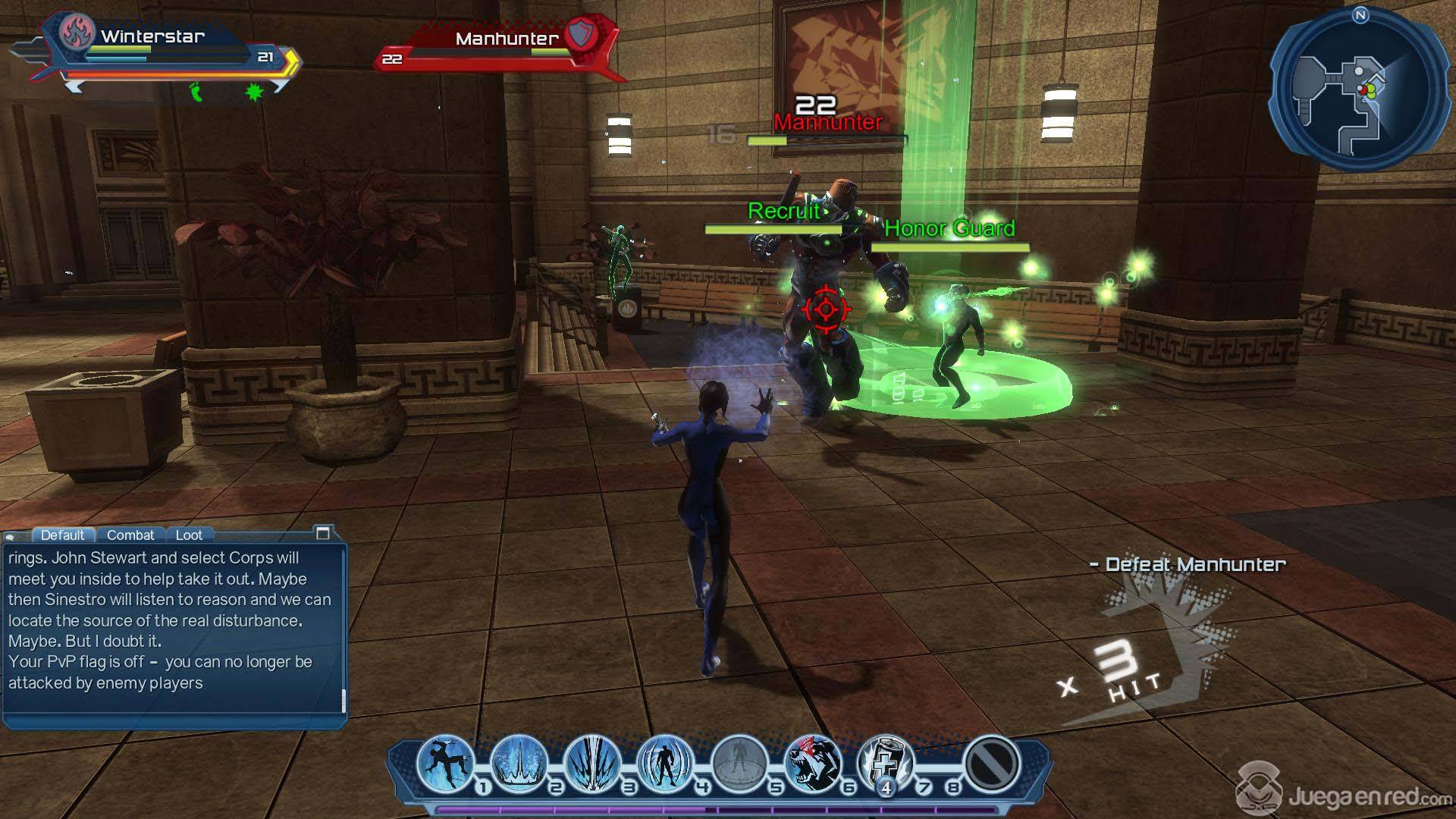The width and height of the screenshot is (1456, 819).
Task: Use the soda can healing consumable
Action: [x=885, y=763]
